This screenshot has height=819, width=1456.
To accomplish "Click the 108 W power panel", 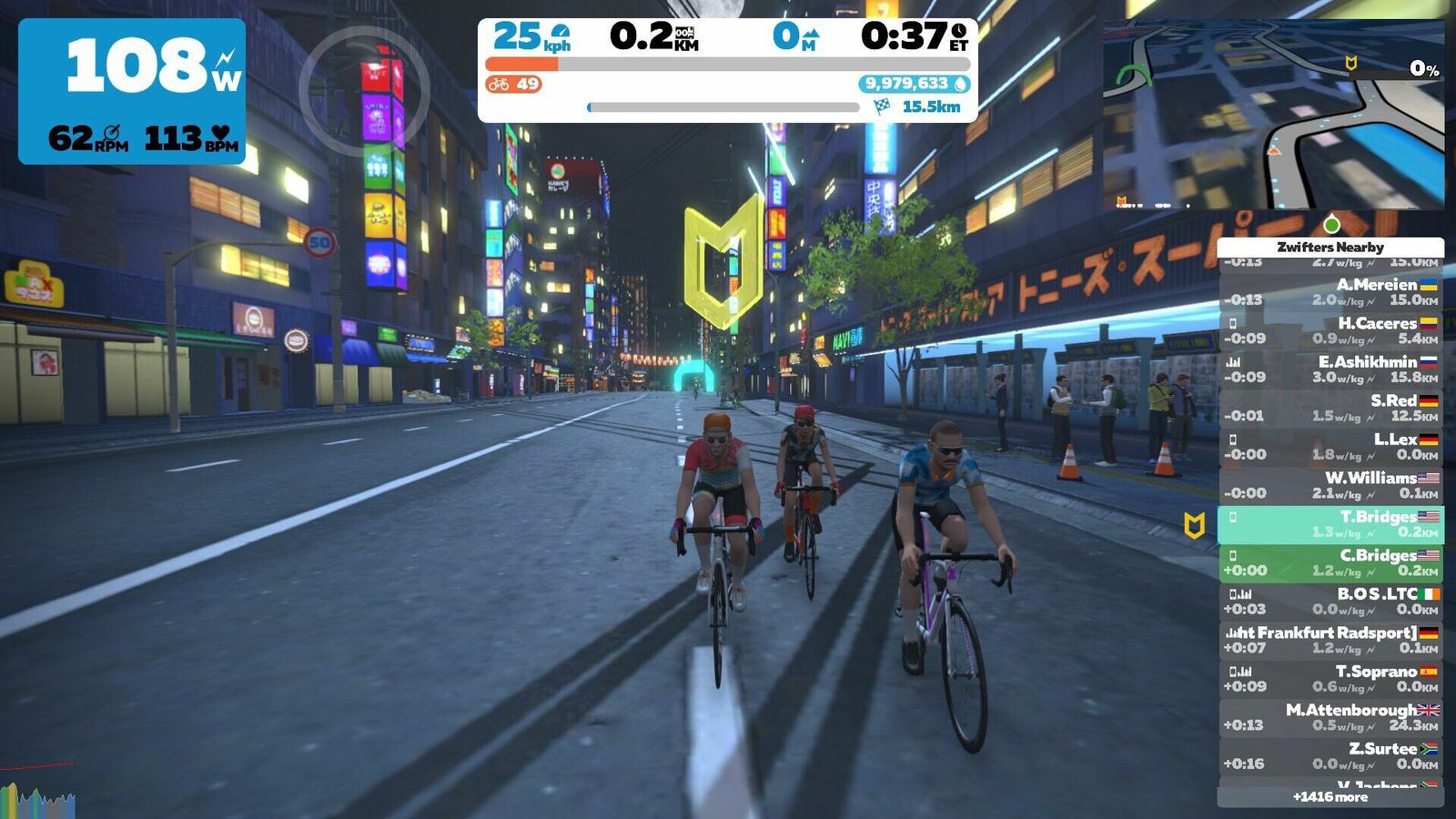I will tap(132, 91).
